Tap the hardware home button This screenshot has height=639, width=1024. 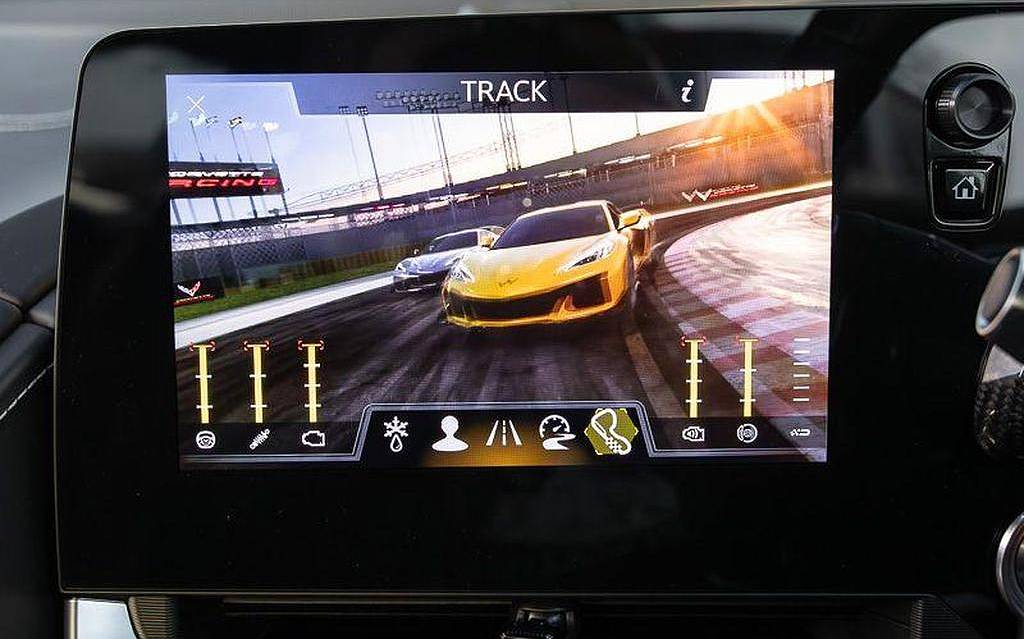964,187
